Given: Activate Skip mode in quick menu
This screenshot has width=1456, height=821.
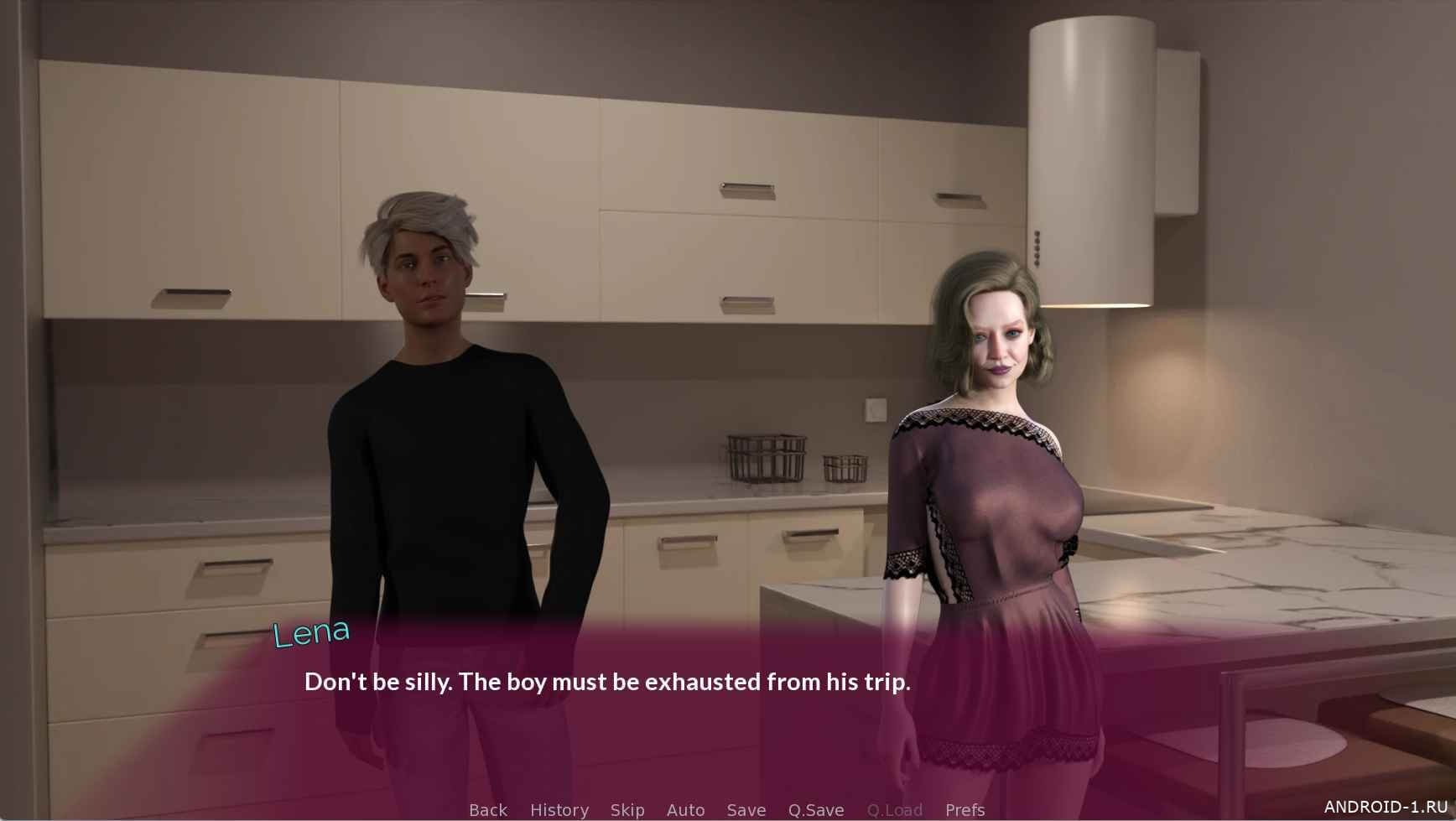Looking at the screenshot, I should click(627, 810).
